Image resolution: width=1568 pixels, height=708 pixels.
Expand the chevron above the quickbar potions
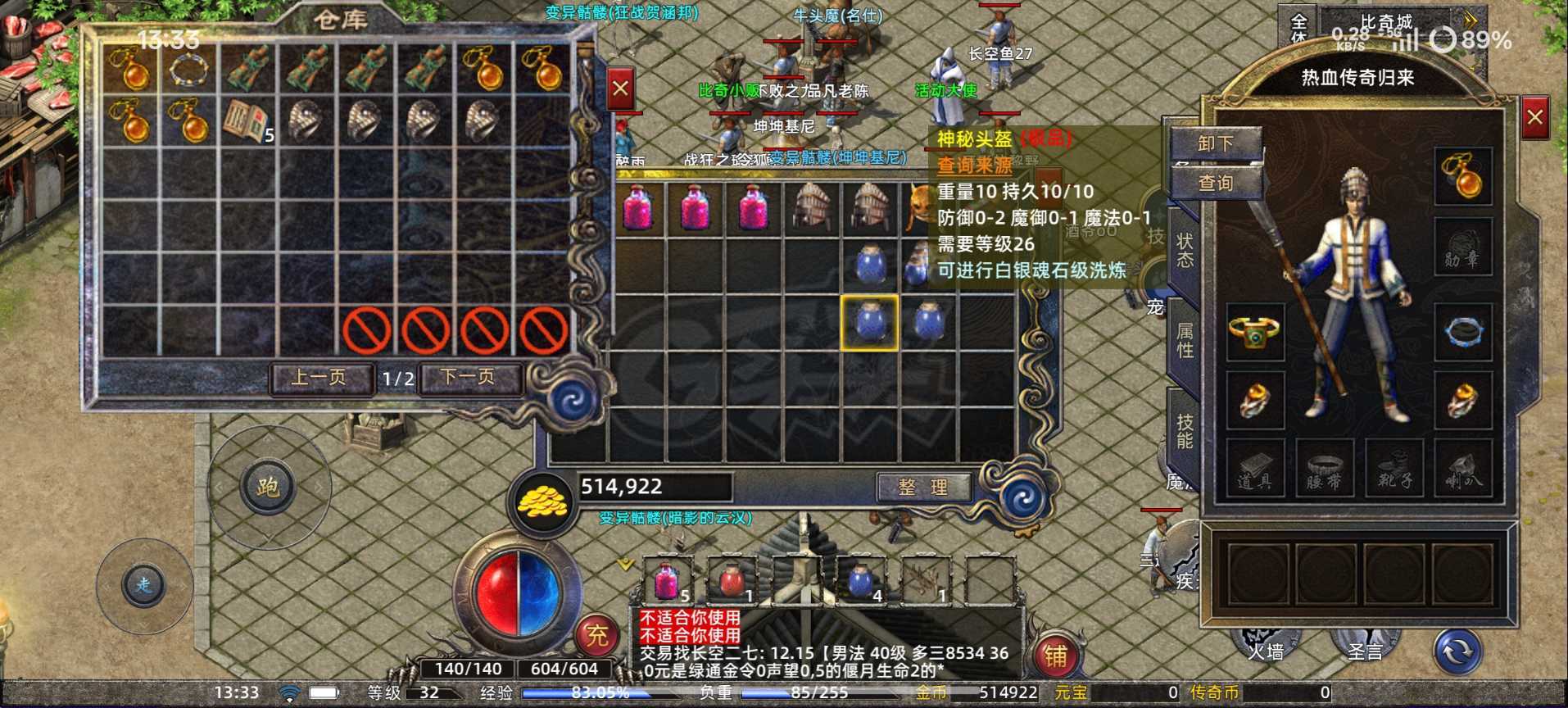(x=624, y=564)
